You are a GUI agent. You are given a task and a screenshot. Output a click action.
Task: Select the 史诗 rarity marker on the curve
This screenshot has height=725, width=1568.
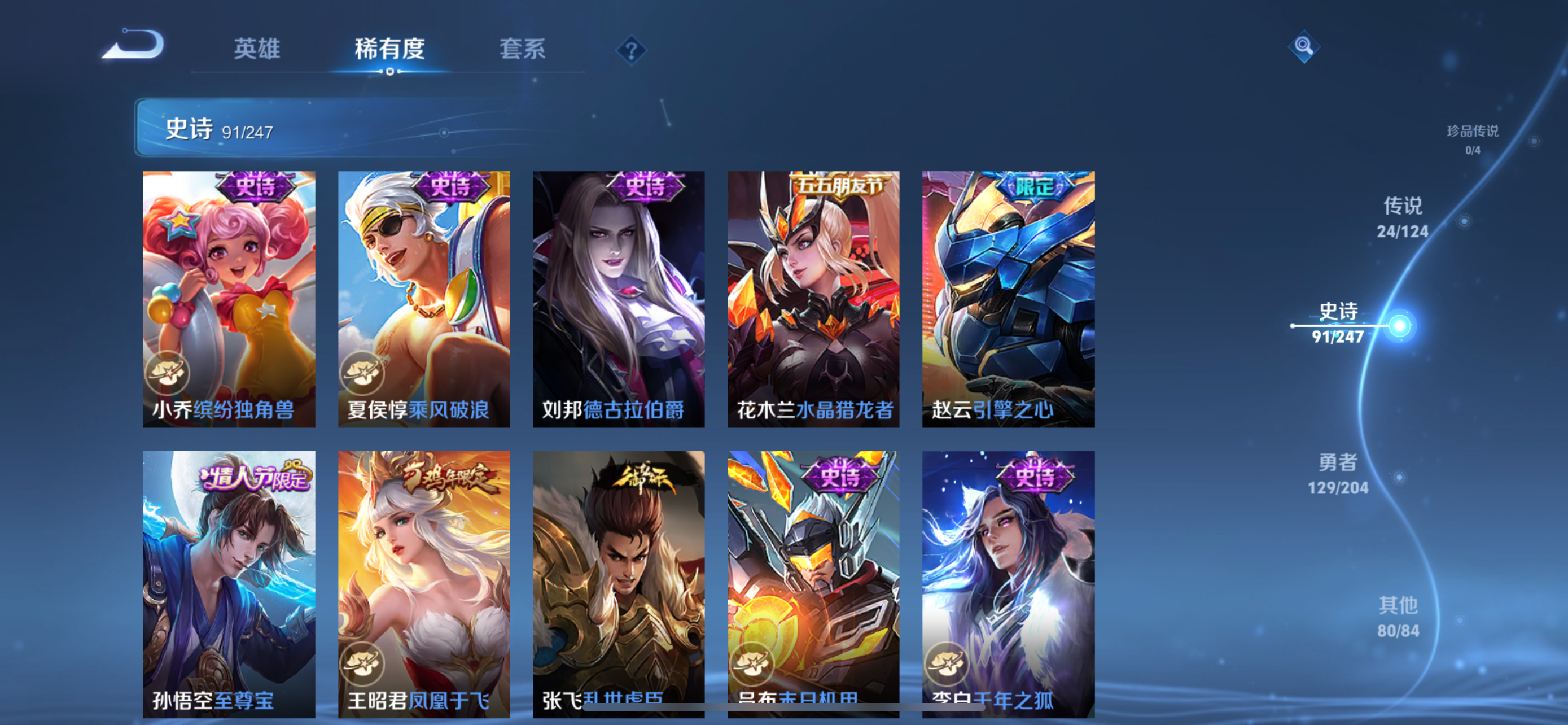pos(1399,326)
